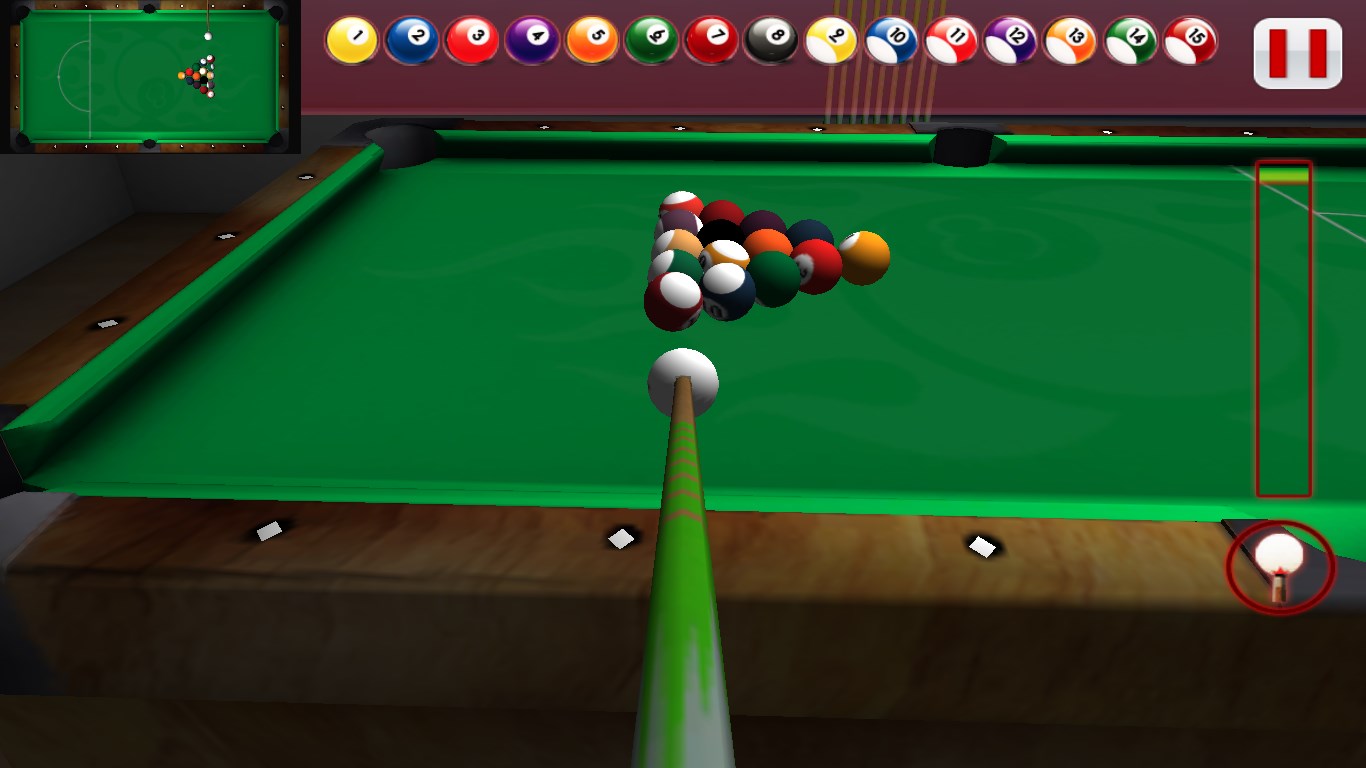Open the cue ball spin control circle

pyautogui.click(x=1280, y=565)
